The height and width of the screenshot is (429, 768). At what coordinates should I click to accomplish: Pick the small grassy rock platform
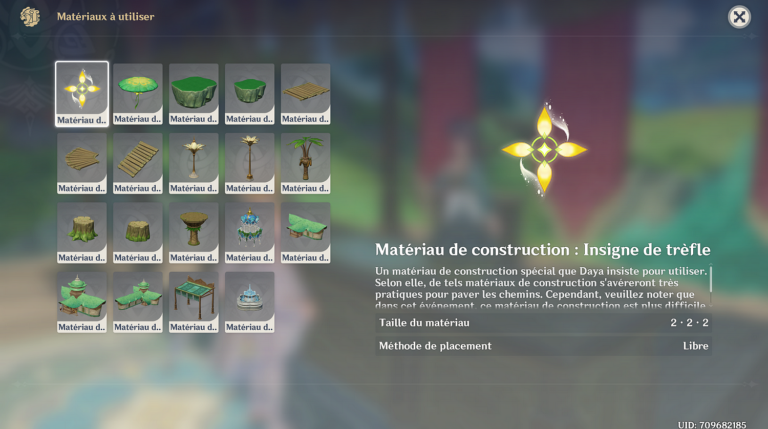tap(250, 93)
